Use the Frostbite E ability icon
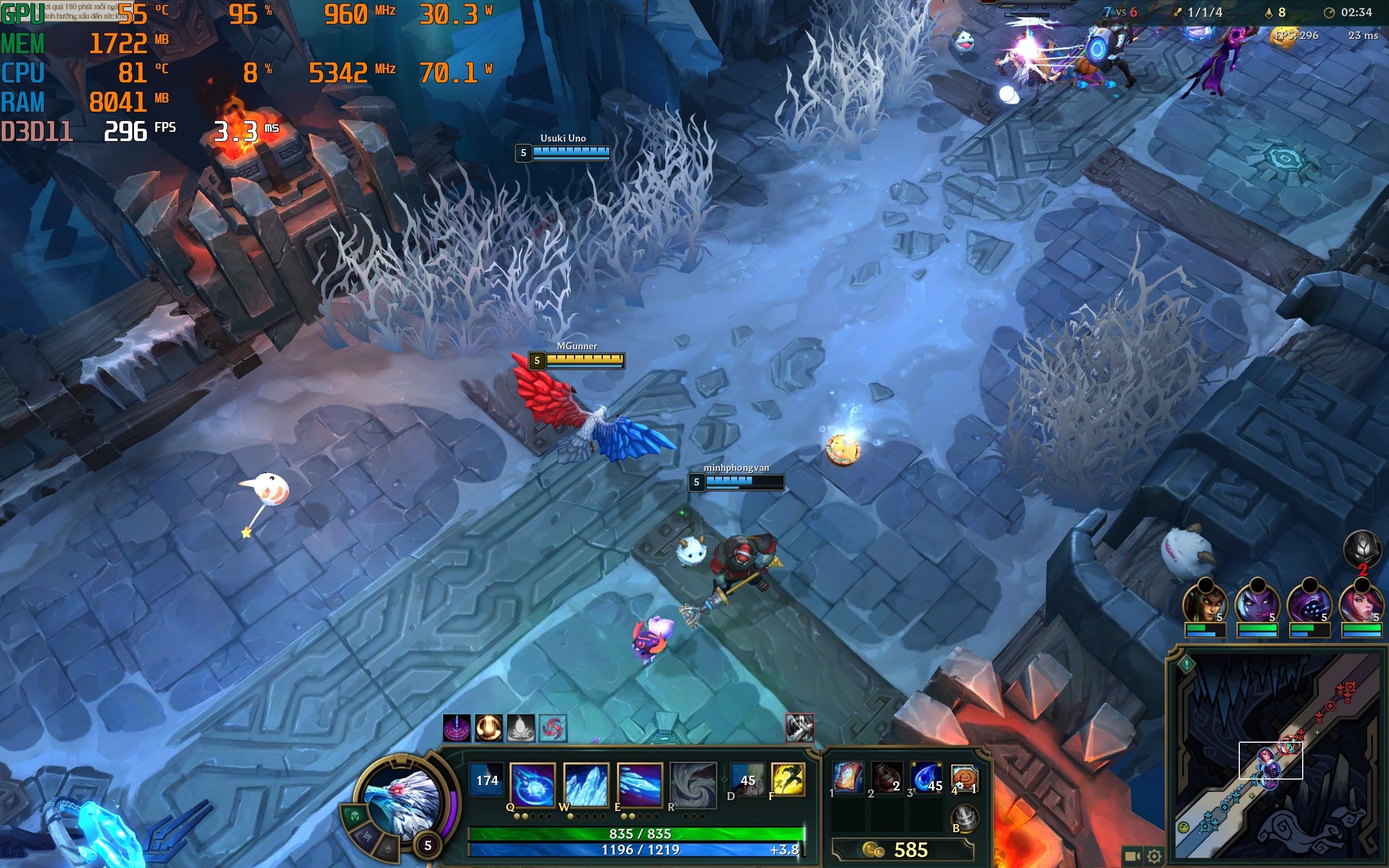Image resolution: width=1389 pixels, height=868 pixels. [639, 783]
